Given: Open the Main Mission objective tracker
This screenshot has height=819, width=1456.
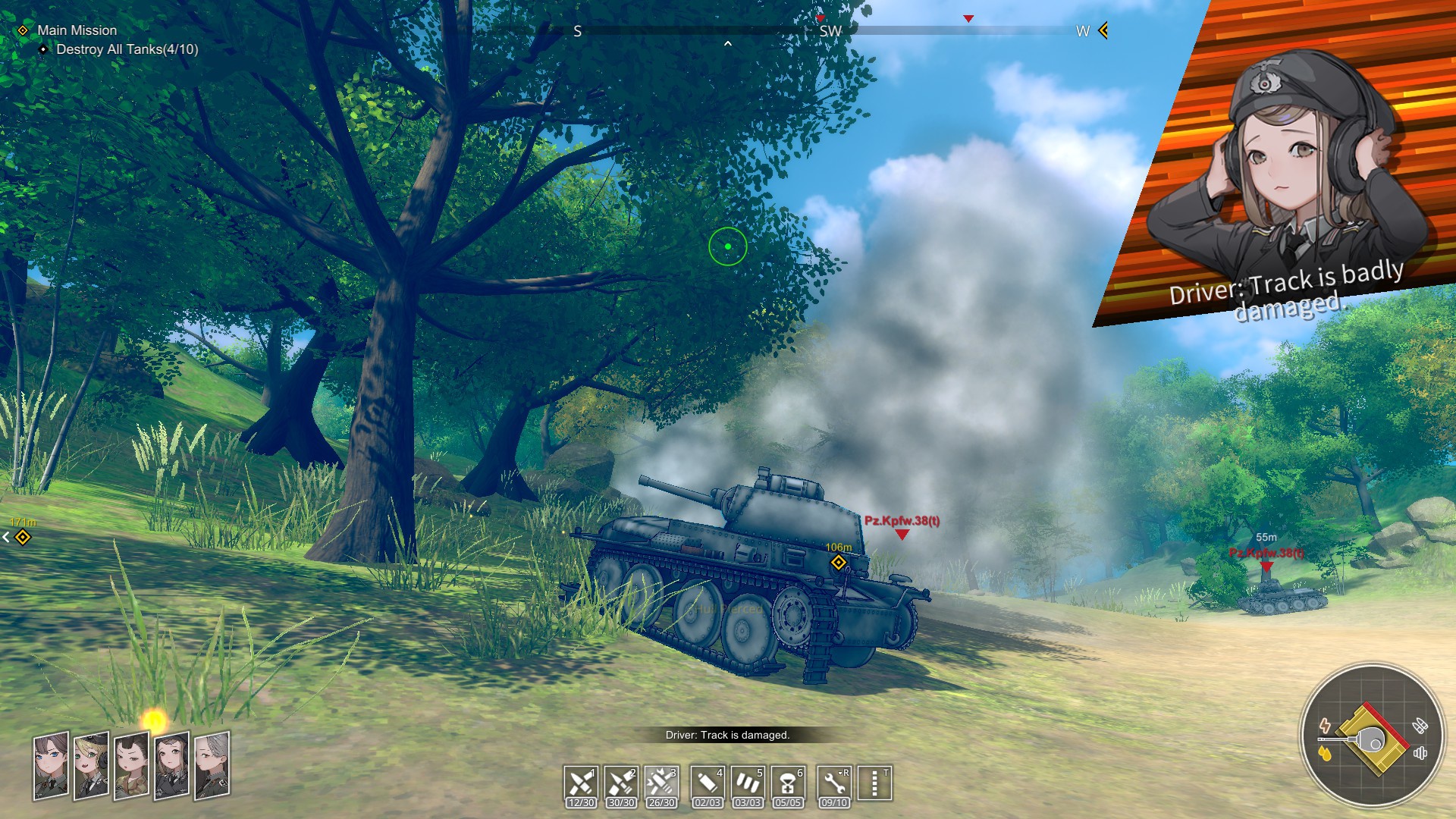Looking at the screenshot, I should click(x=77, y=30).
